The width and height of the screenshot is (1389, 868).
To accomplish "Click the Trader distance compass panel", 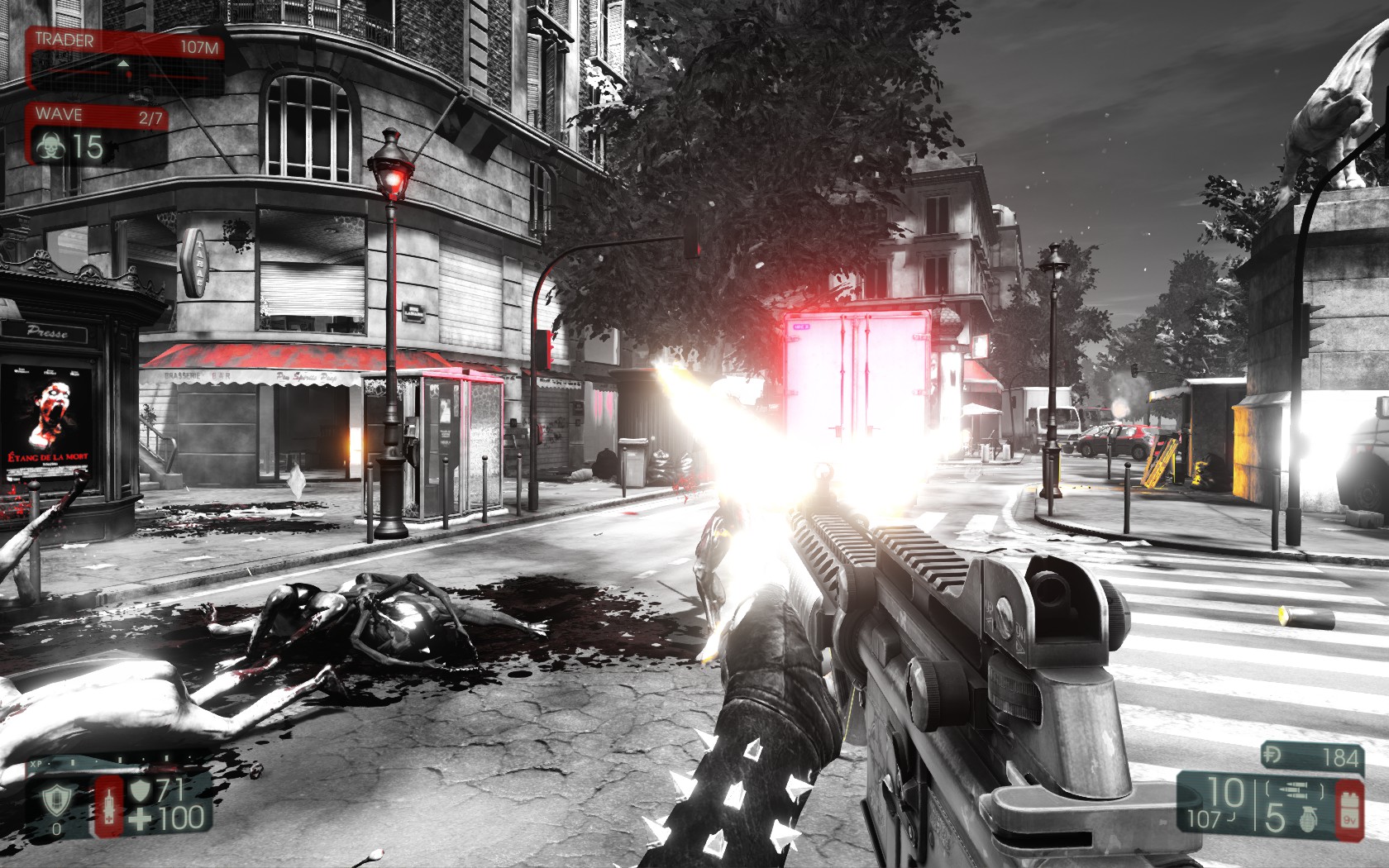I will click(x=126, y=60).
